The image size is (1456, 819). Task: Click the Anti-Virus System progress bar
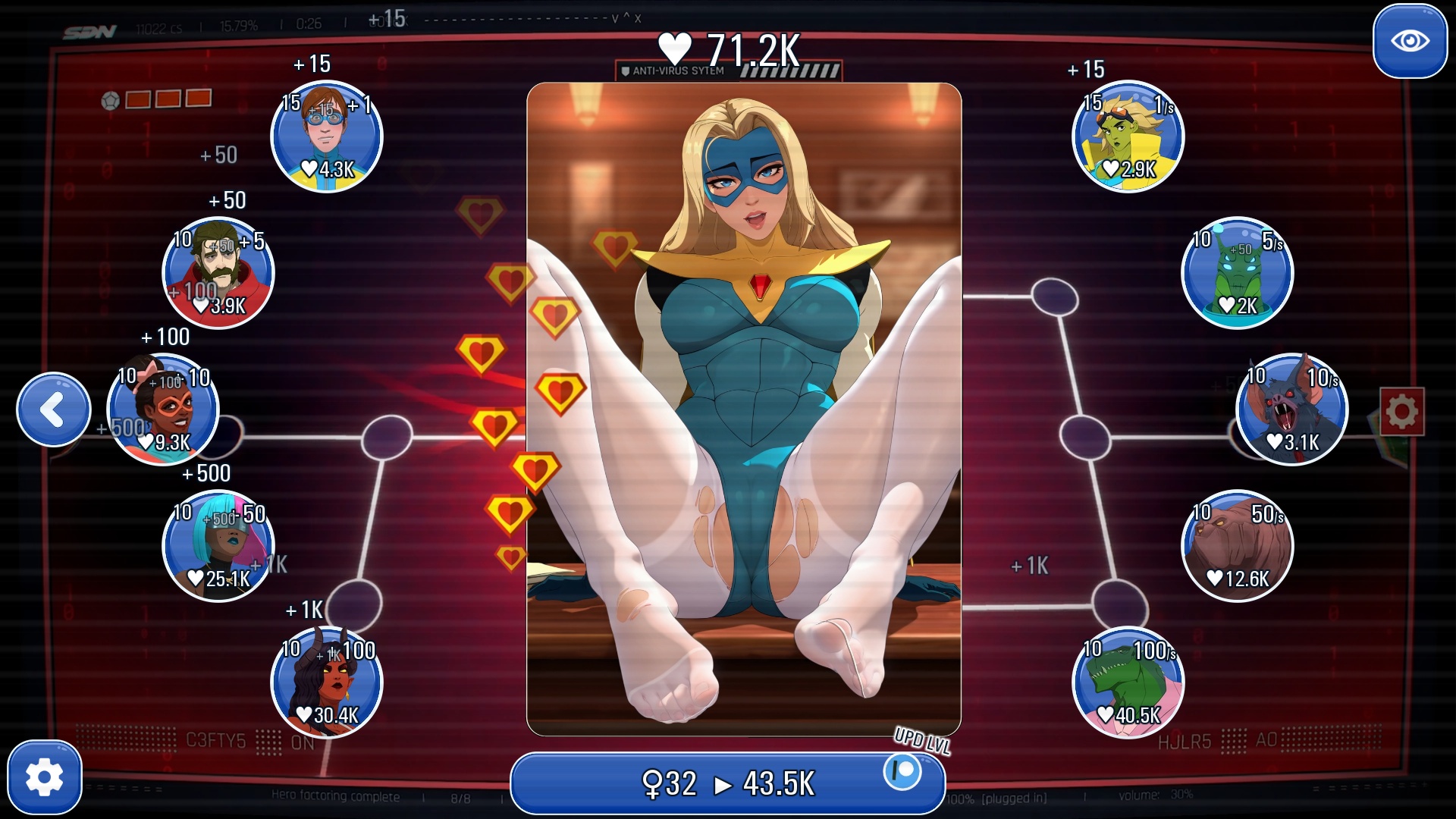728,71
